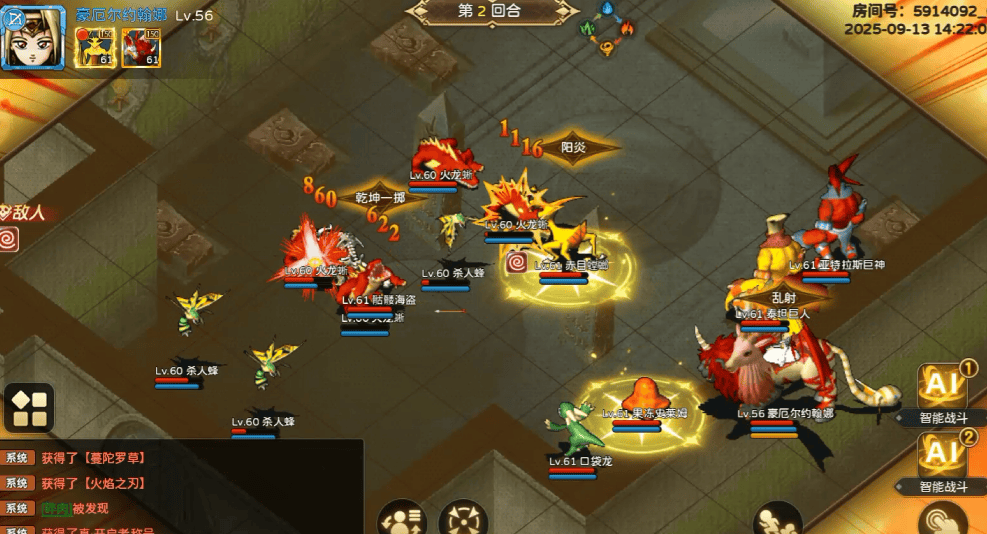Image resolution: width=987 pixels, height=534 pixels.
Task: Open the four-square grid menu button
Action: 30,407
